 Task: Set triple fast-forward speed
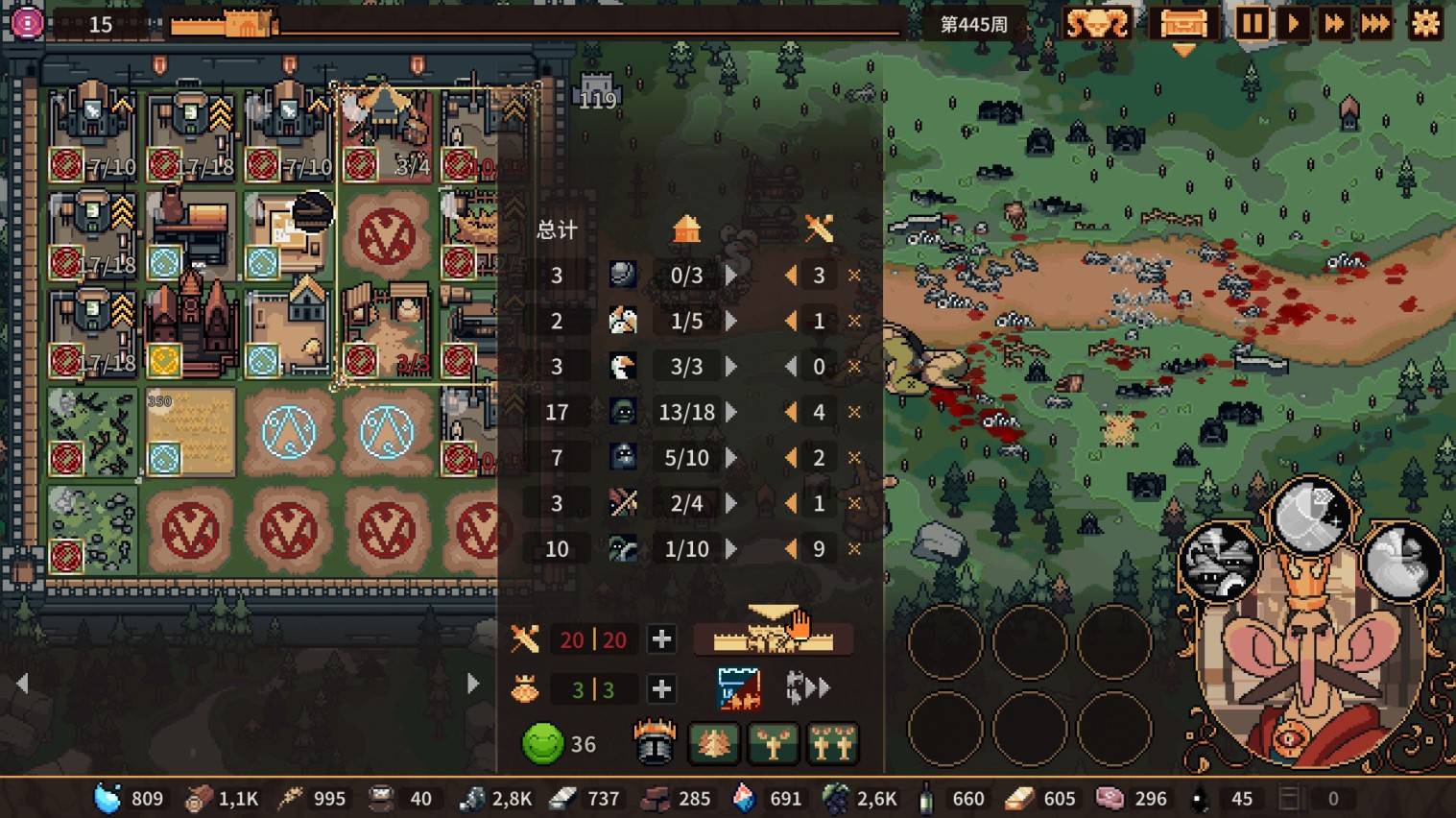click(x=1375, y=24)
